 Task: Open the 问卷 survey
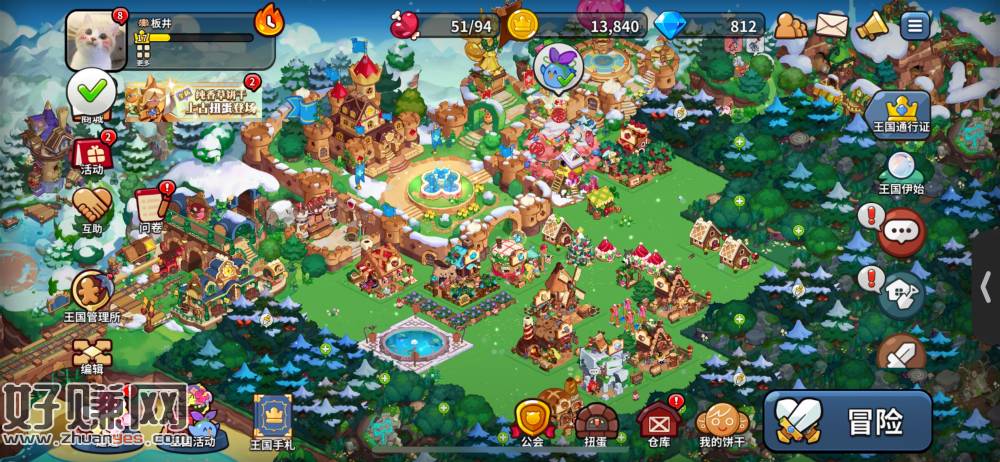click(151, 207)
